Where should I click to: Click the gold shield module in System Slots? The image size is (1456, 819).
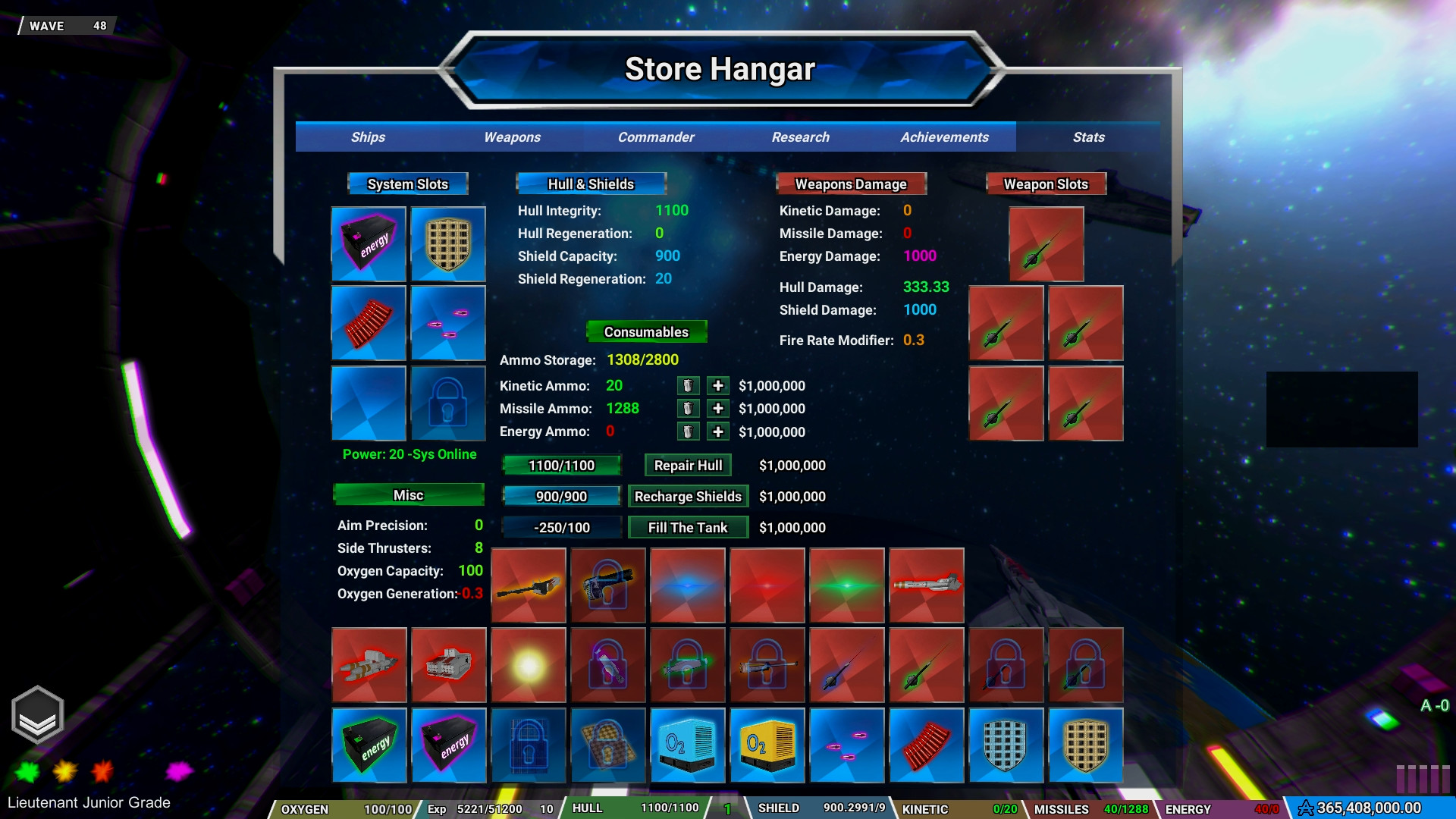[x=447, y=244]
